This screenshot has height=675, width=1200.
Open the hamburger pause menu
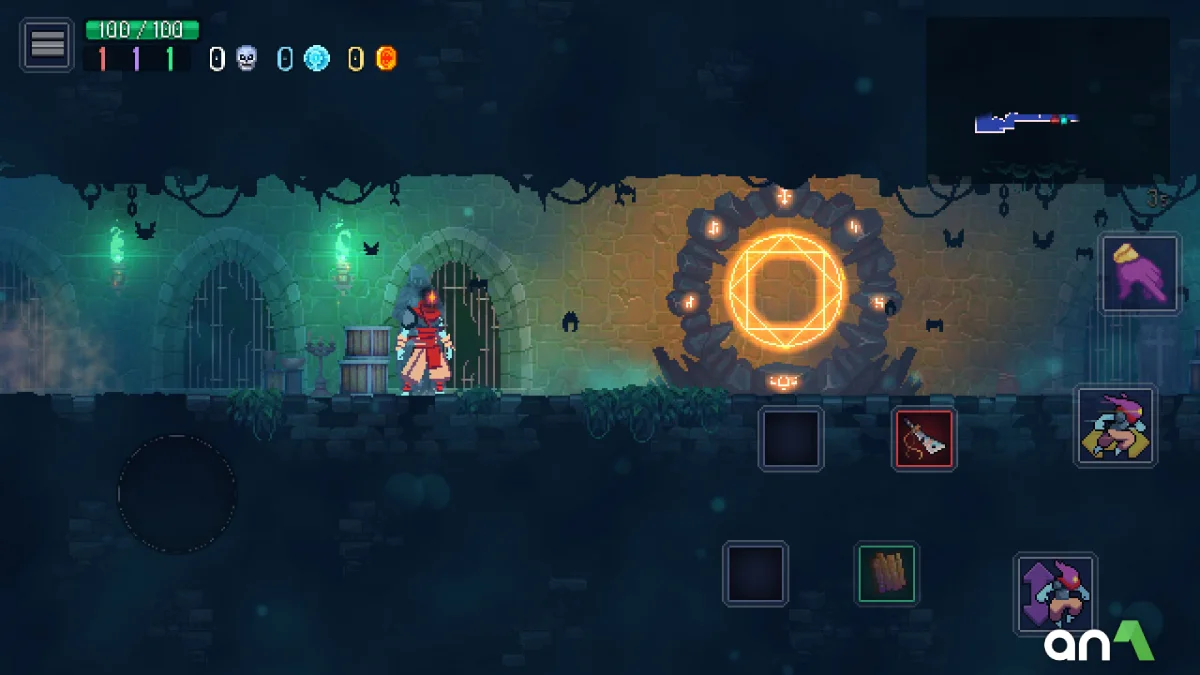click(x=47, y=44)
